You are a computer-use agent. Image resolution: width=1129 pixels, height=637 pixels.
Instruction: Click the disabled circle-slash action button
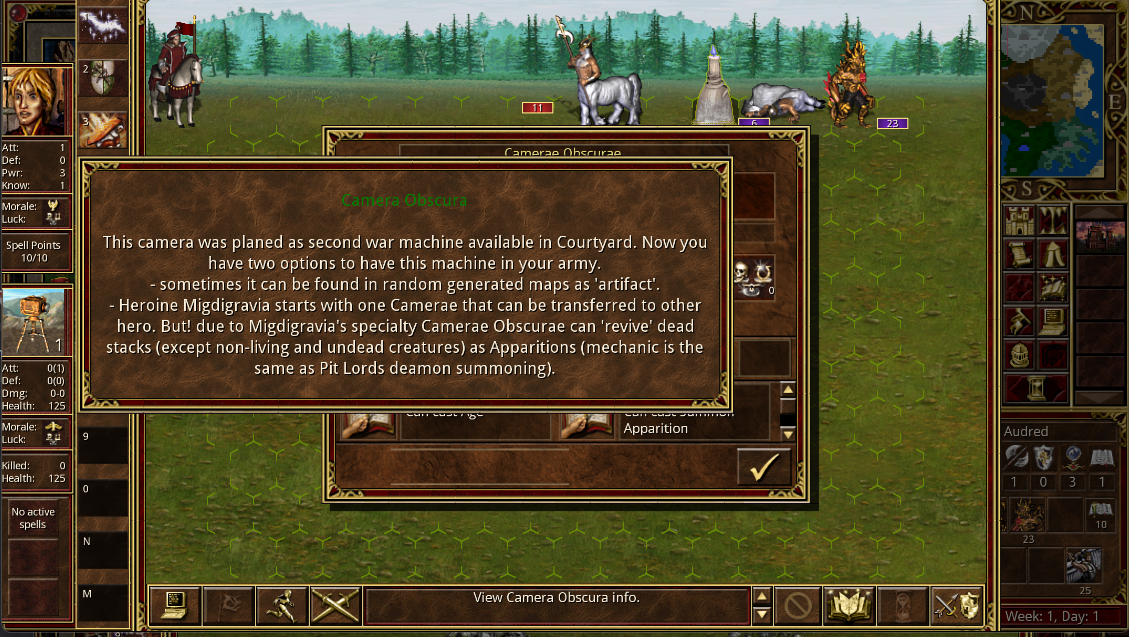[796, 605]
